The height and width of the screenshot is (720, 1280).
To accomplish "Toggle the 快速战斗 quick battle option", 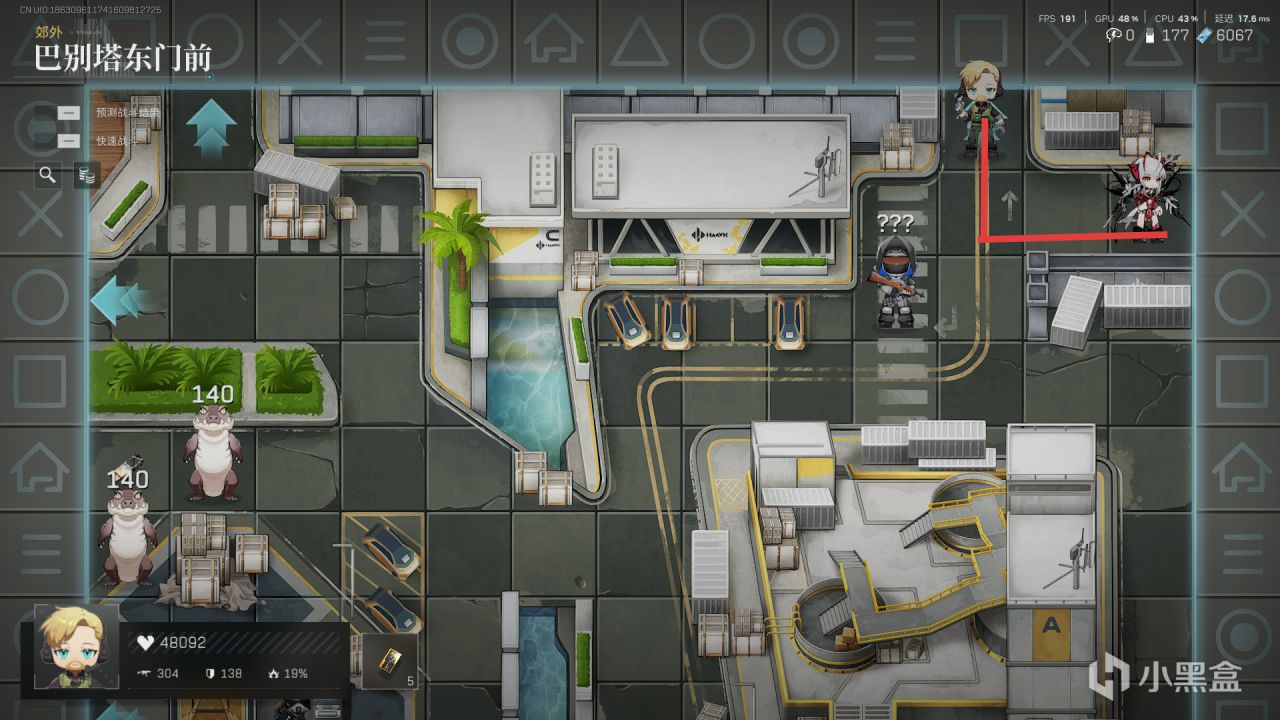I will [69, 141].
